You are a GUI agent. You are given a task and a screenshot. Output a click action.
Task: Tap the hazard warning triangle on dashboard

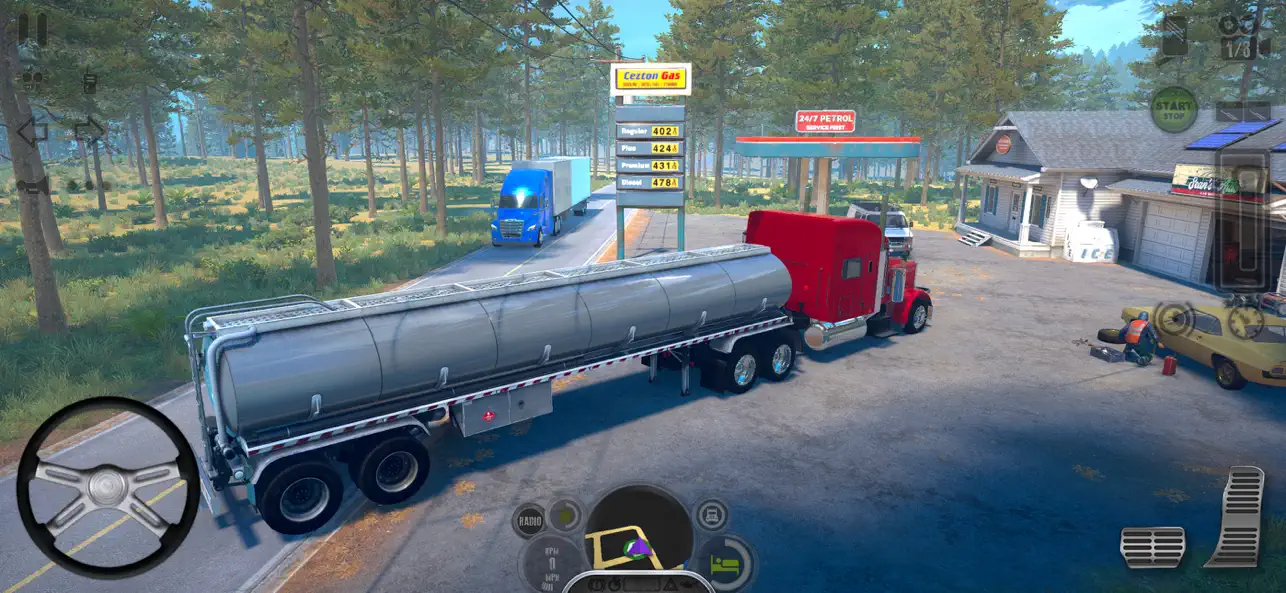coord(667,584)
